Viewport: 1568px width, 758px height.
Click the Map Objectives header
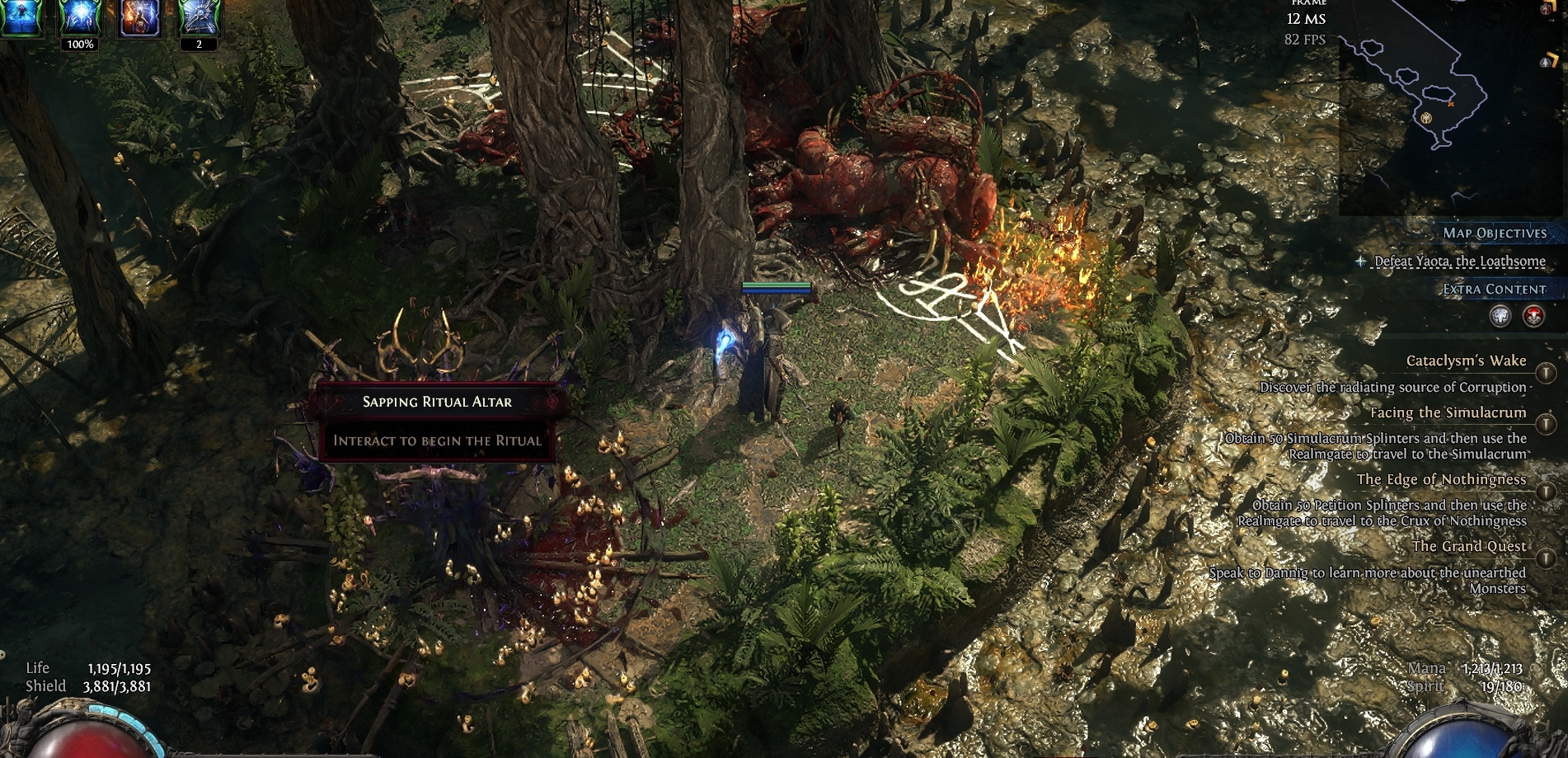tap(1494, 233)
